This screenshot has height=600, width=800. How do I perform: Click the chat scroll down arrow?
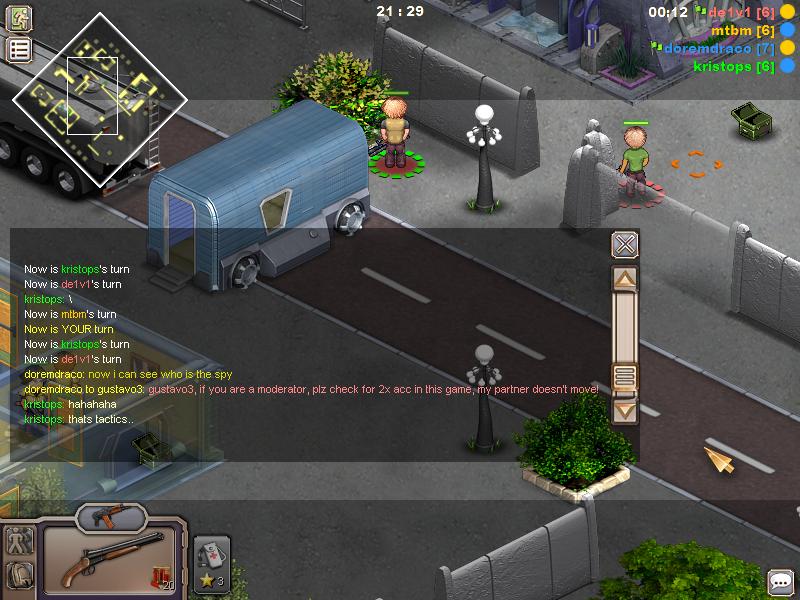pos(625,409)
